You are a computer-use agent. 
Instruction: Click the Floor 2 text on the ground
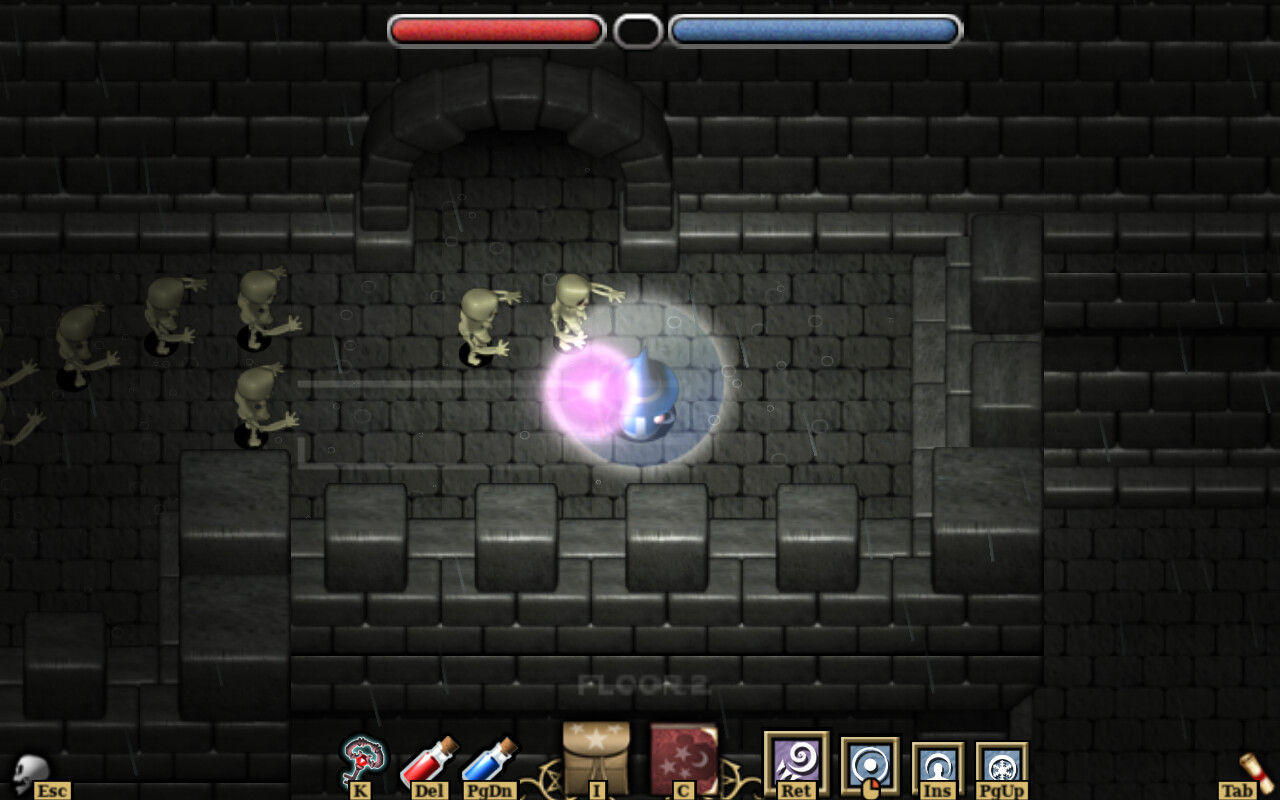[643, 686]
